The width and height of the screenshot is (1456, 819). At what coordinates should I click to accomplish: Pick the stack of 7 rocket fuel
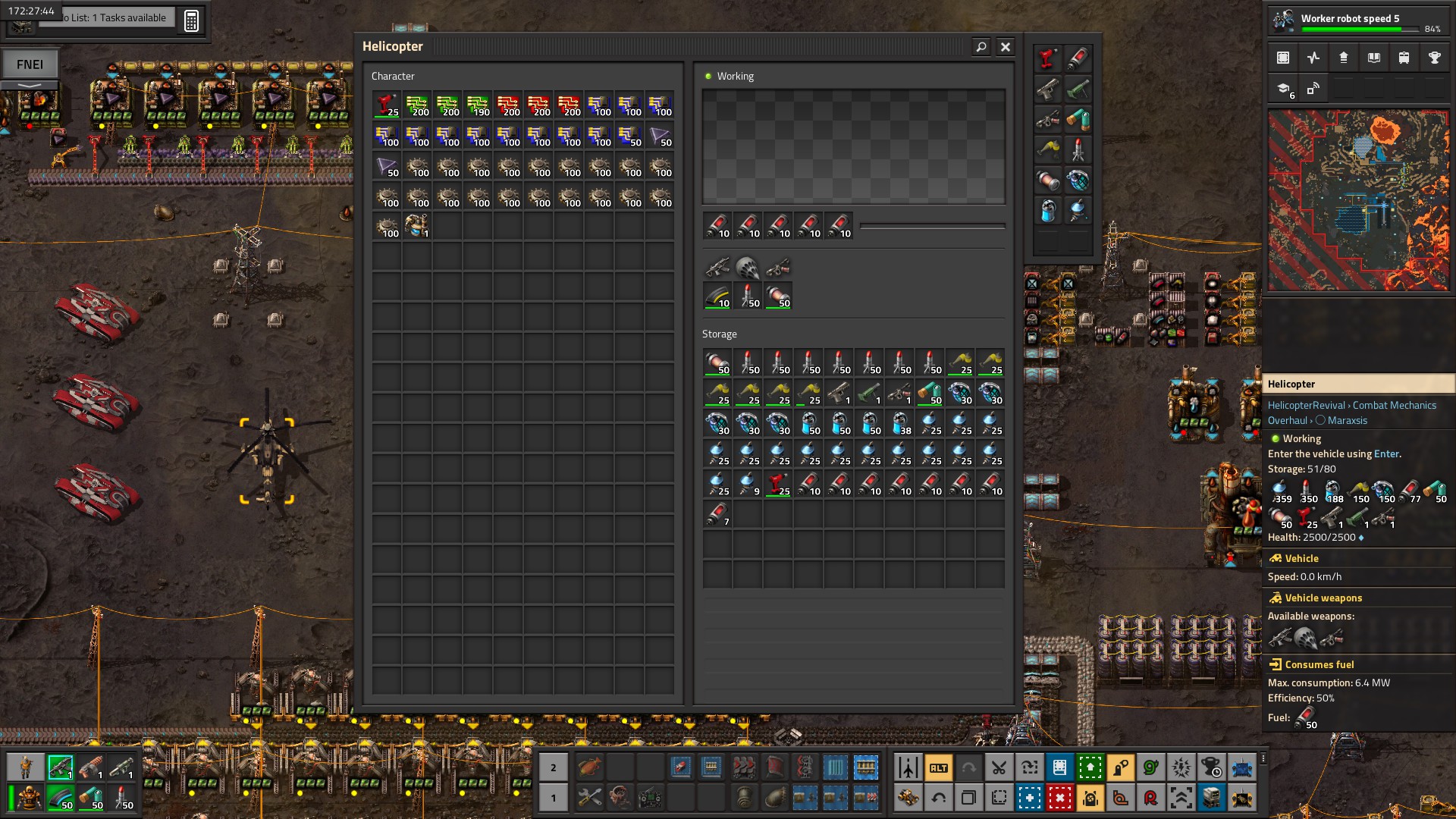(x=717, y=514)
